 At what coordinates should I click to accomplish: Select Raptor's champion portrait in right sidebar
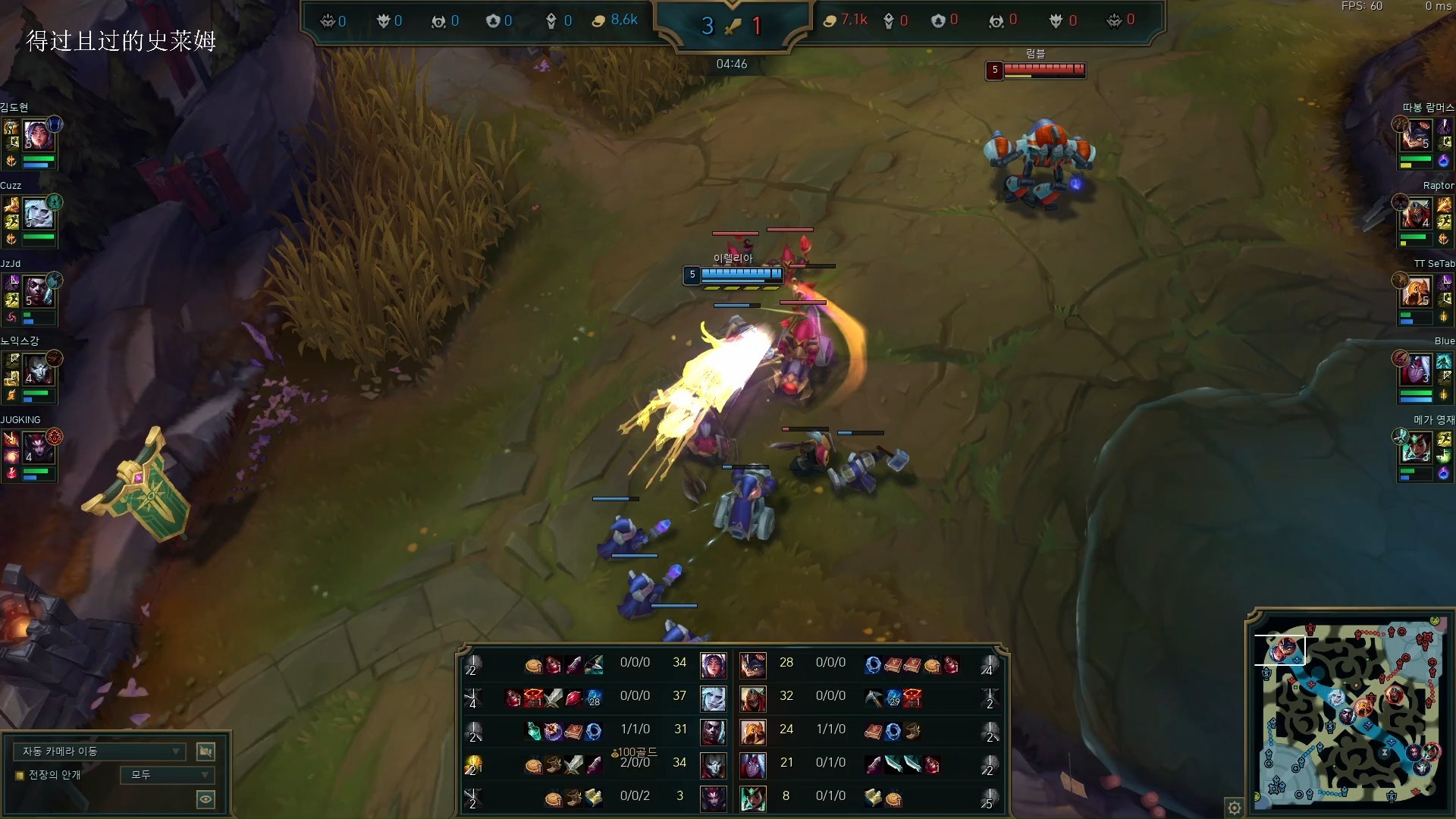point(1416,215)
